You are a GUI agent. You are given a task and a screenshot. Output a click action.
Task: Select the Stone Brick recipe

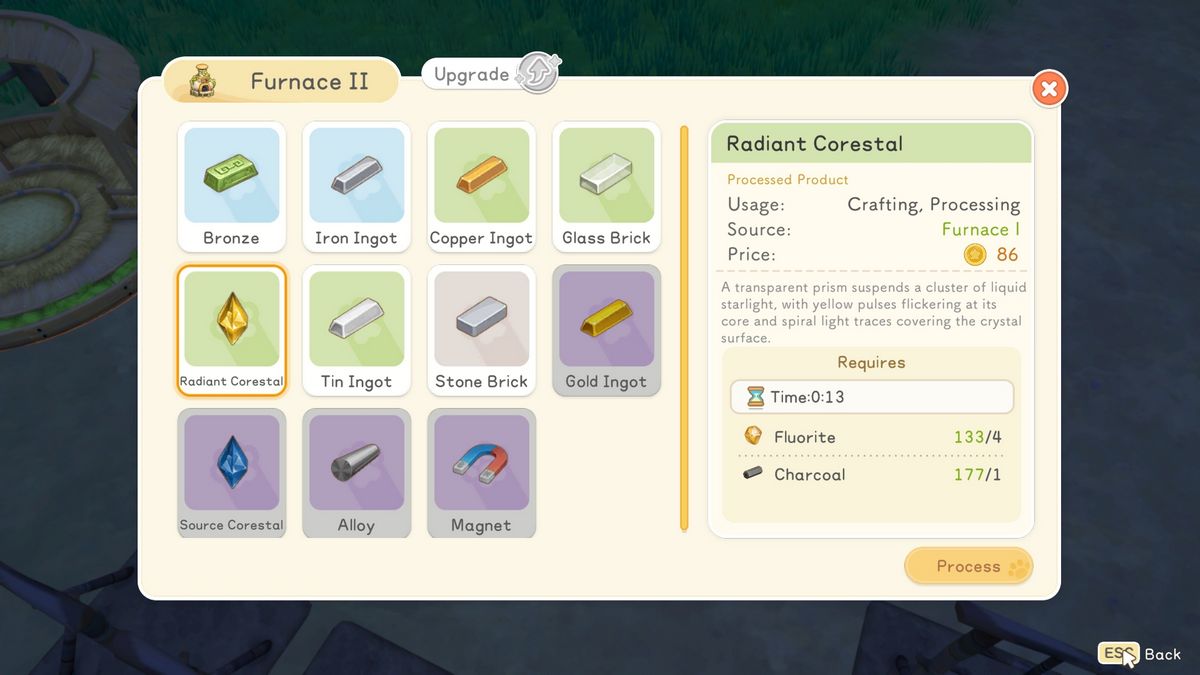click(481, 330)
